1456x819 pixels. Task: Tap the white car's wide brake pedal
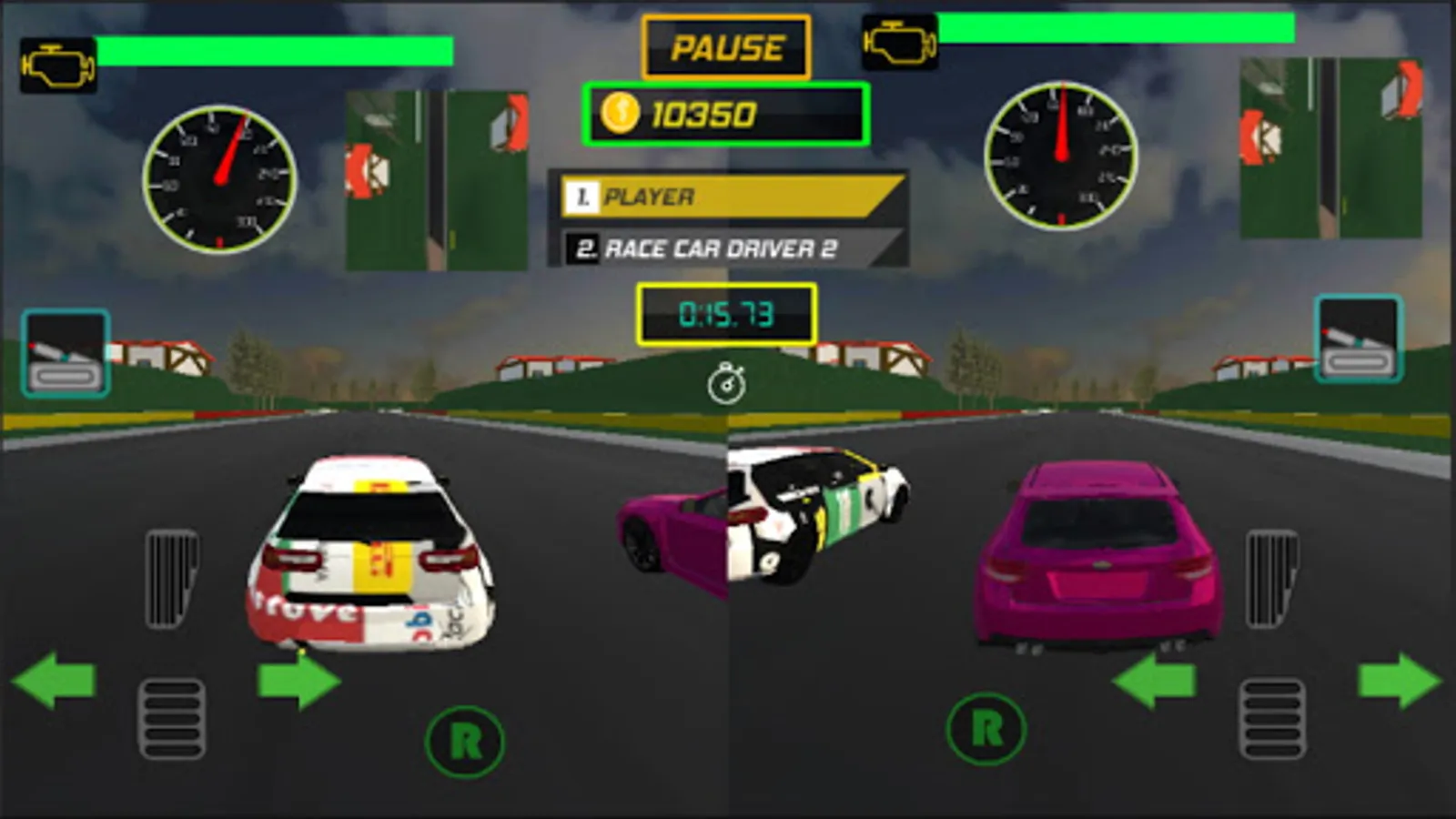click(x=171, y=718)
